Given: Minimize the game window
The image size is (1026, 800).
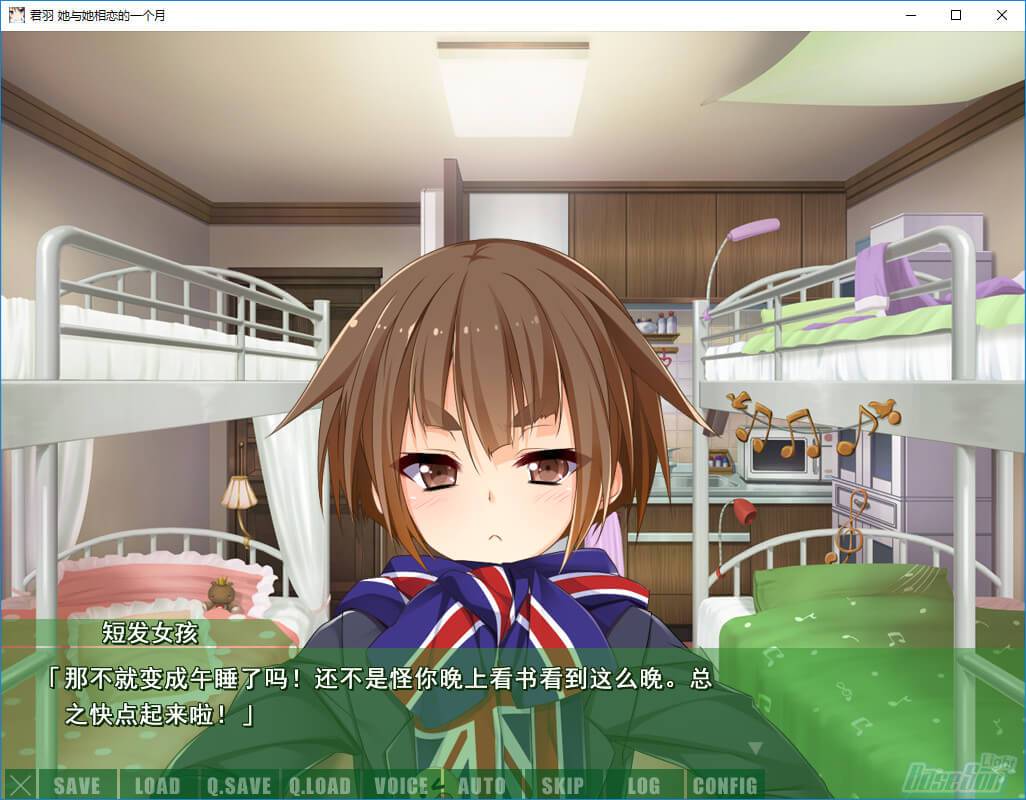Looking at the screenshot, I should pos(910,15).
